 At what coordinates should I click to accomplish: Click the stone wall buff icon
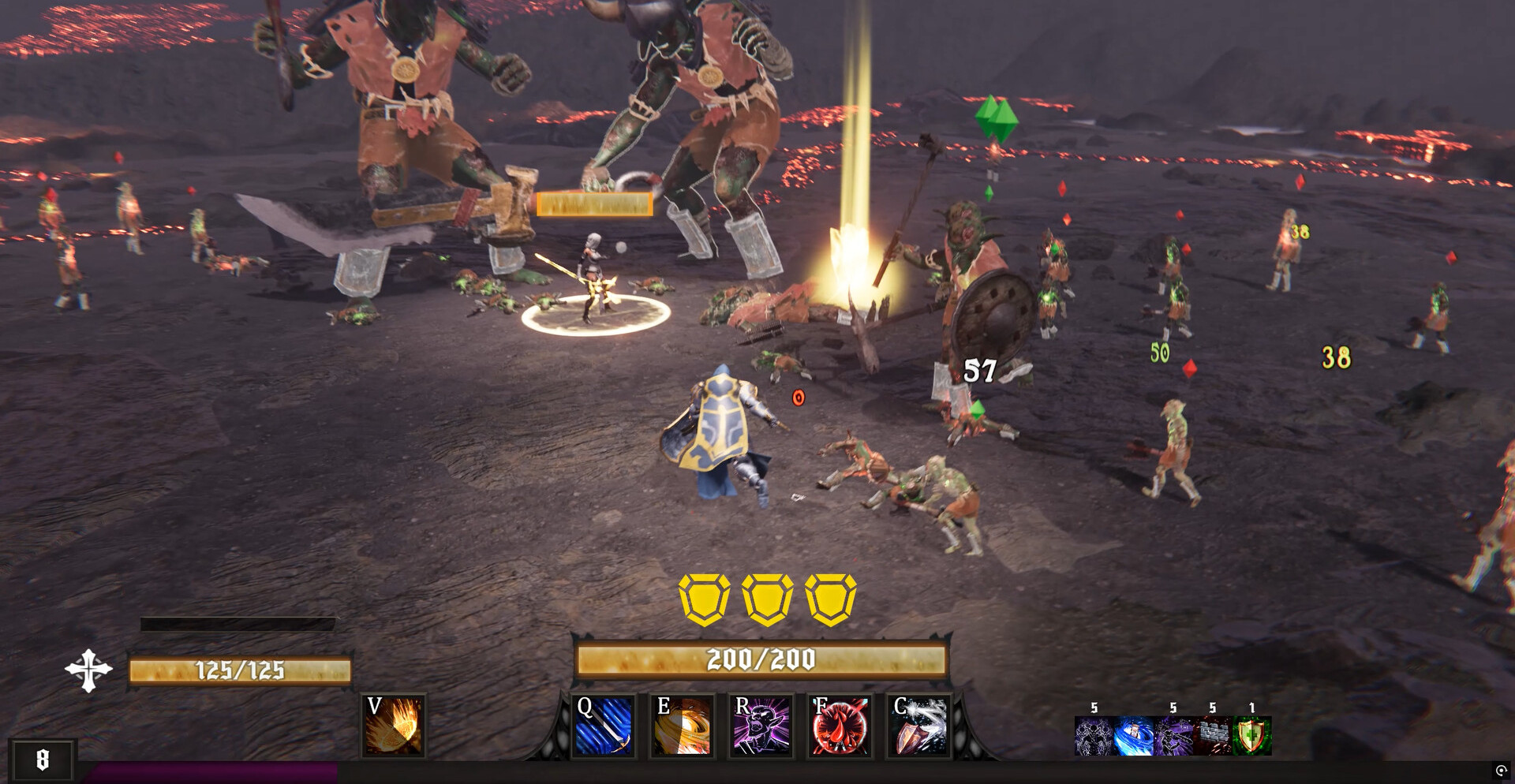click(x=1213, y=736)
